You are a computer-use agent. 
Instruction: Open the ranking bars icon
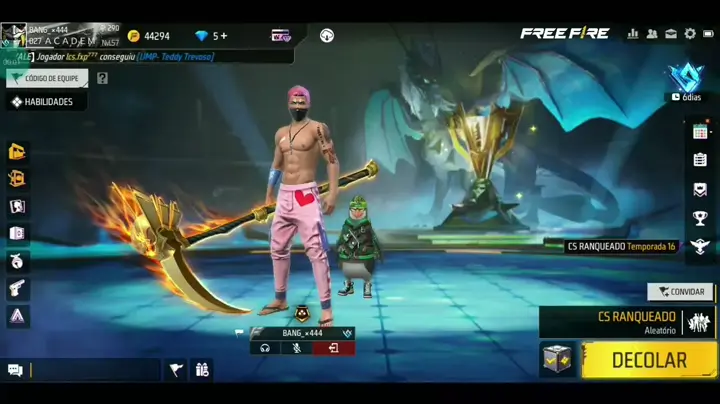[632, 34]
